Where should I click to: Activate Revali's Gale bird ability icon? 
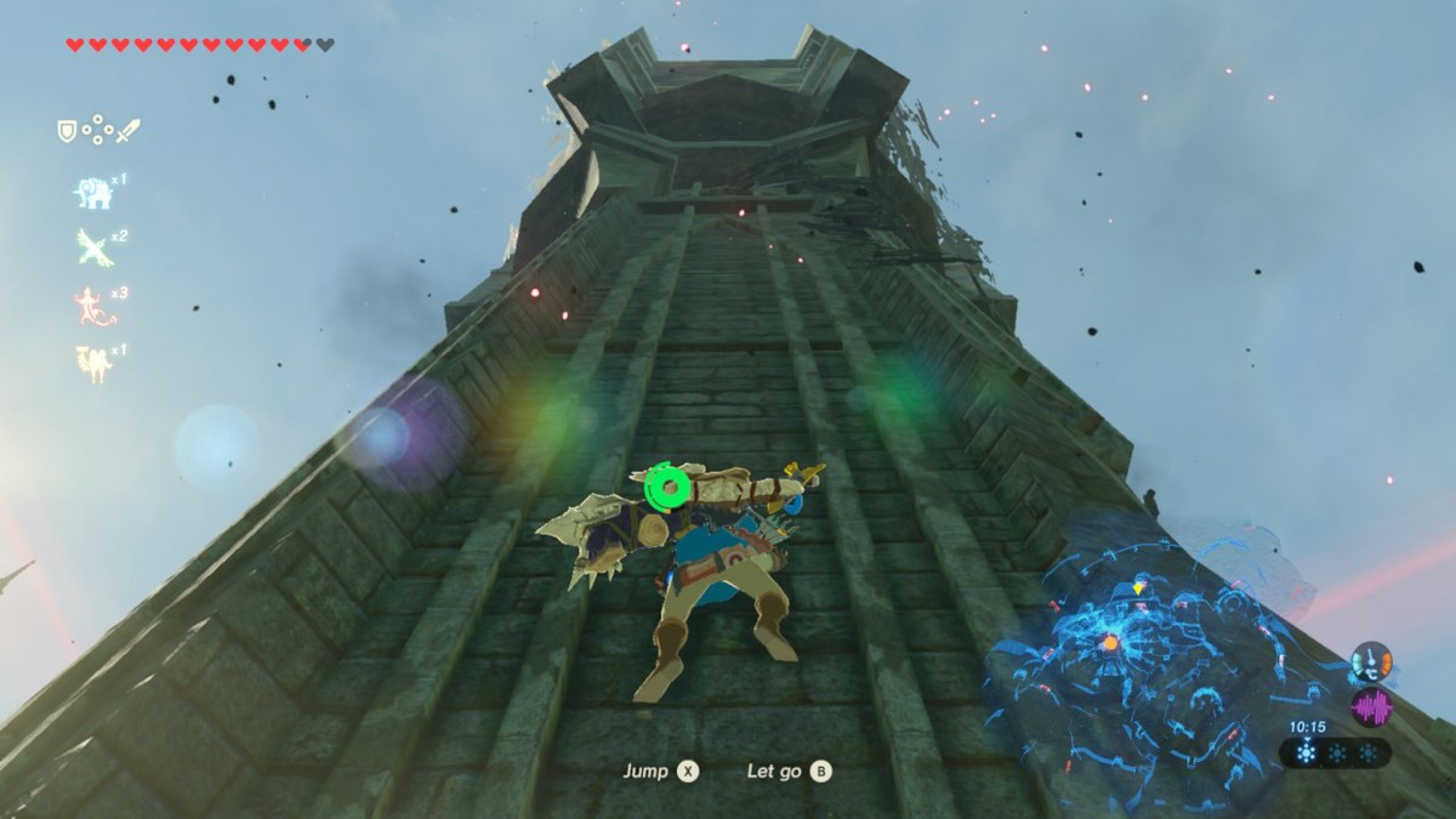pos(92,247)
